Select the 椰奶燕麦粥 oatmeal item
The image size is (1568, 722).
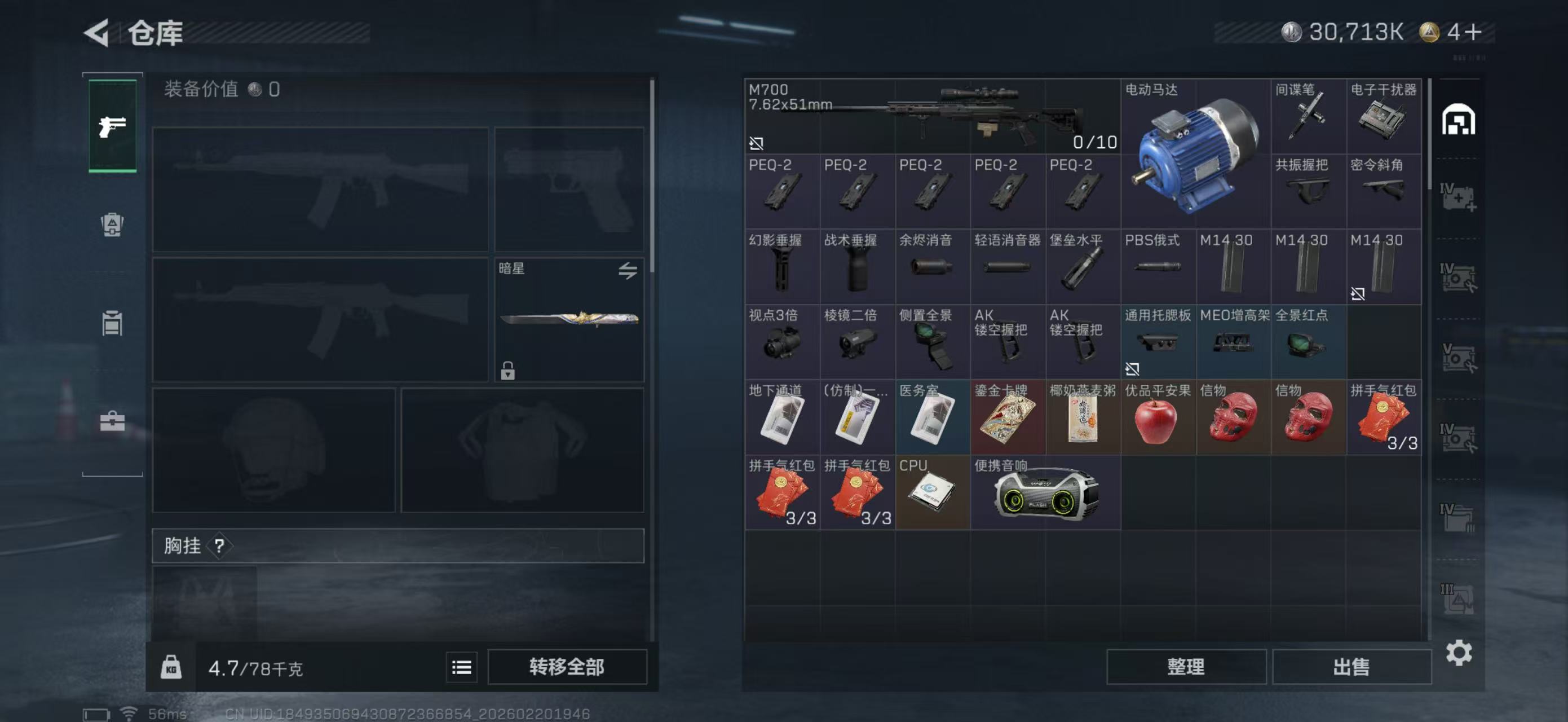[x=1082, y=418]
